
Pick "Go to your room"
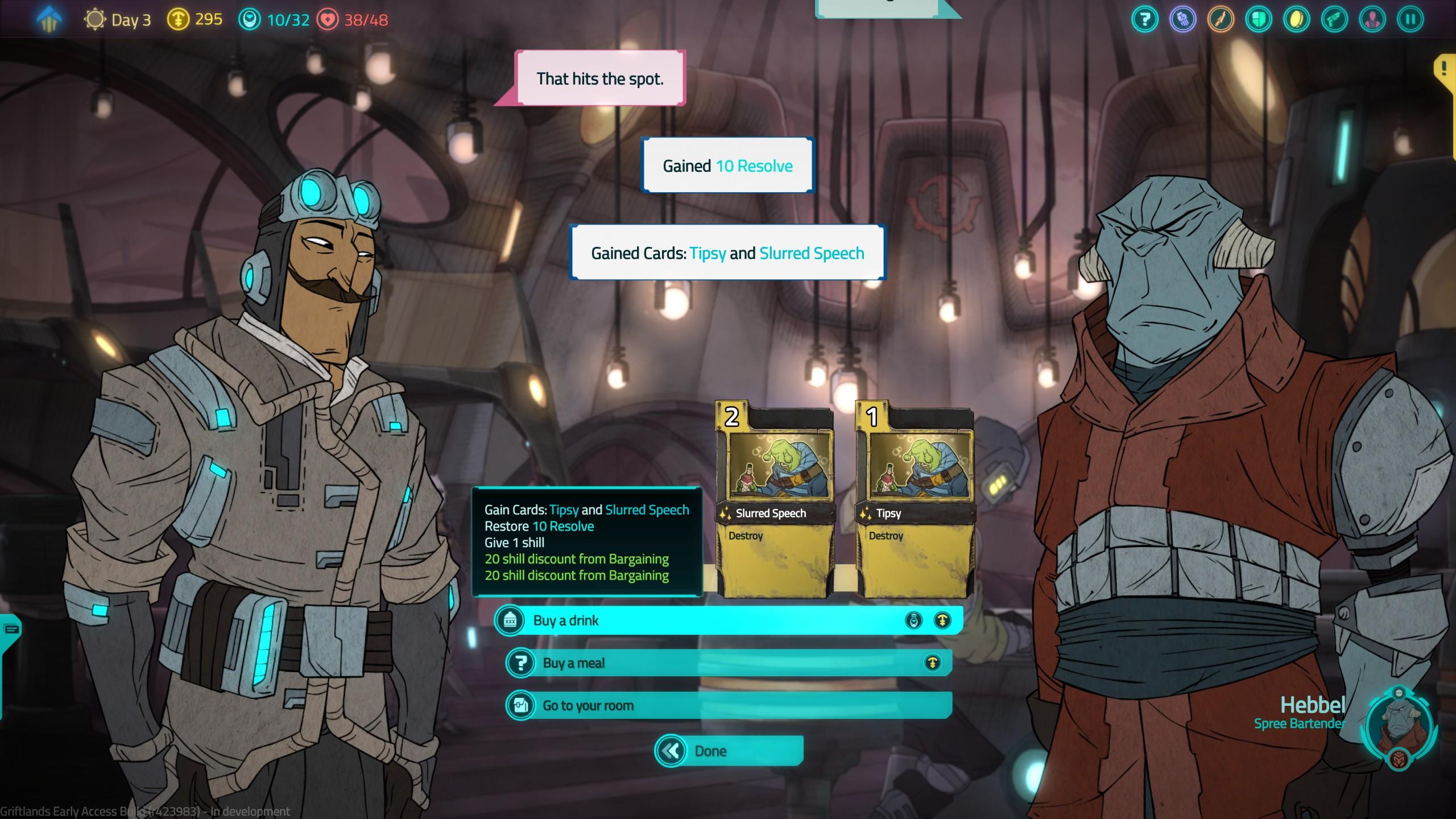(728, 706)
